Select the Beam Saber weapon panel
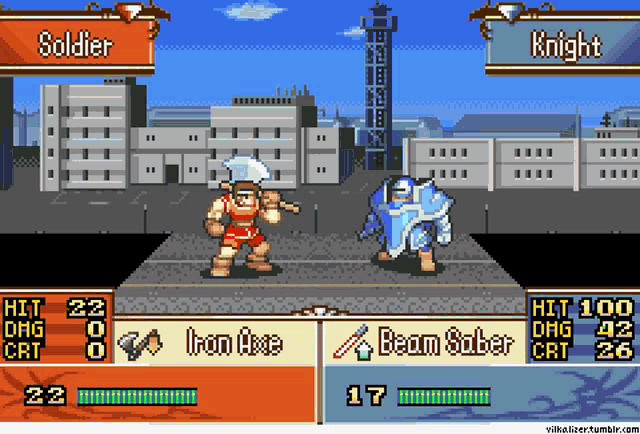Viewport: 640px width, 434px height. click(425, 343)
